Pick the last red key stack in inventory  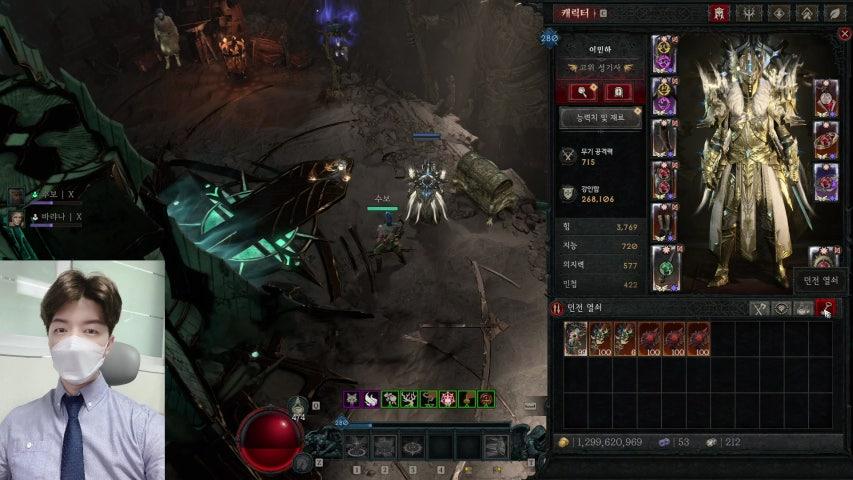coord(698,339)
